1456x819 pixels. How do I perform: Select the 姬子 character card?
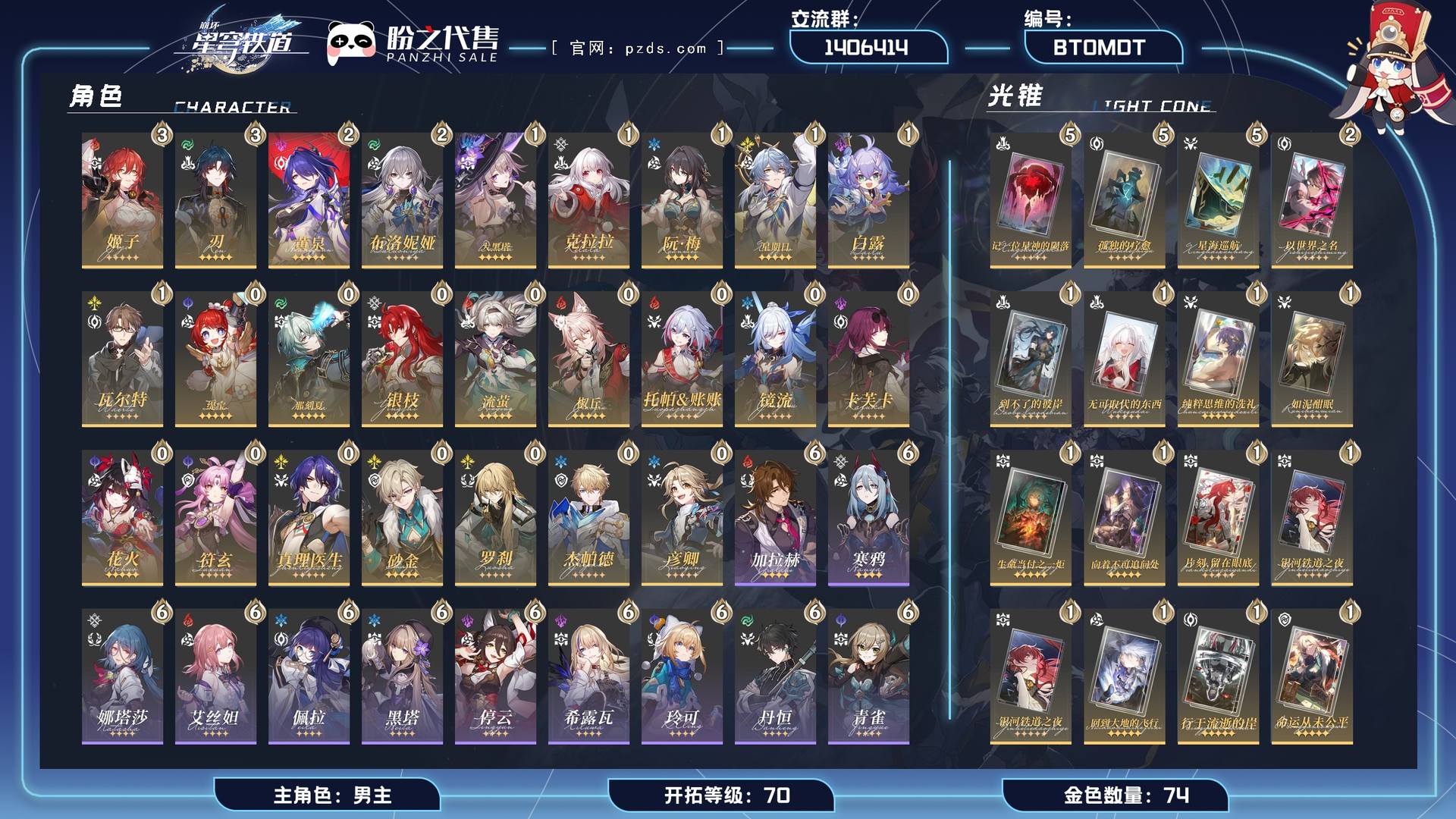coord(122,201)
